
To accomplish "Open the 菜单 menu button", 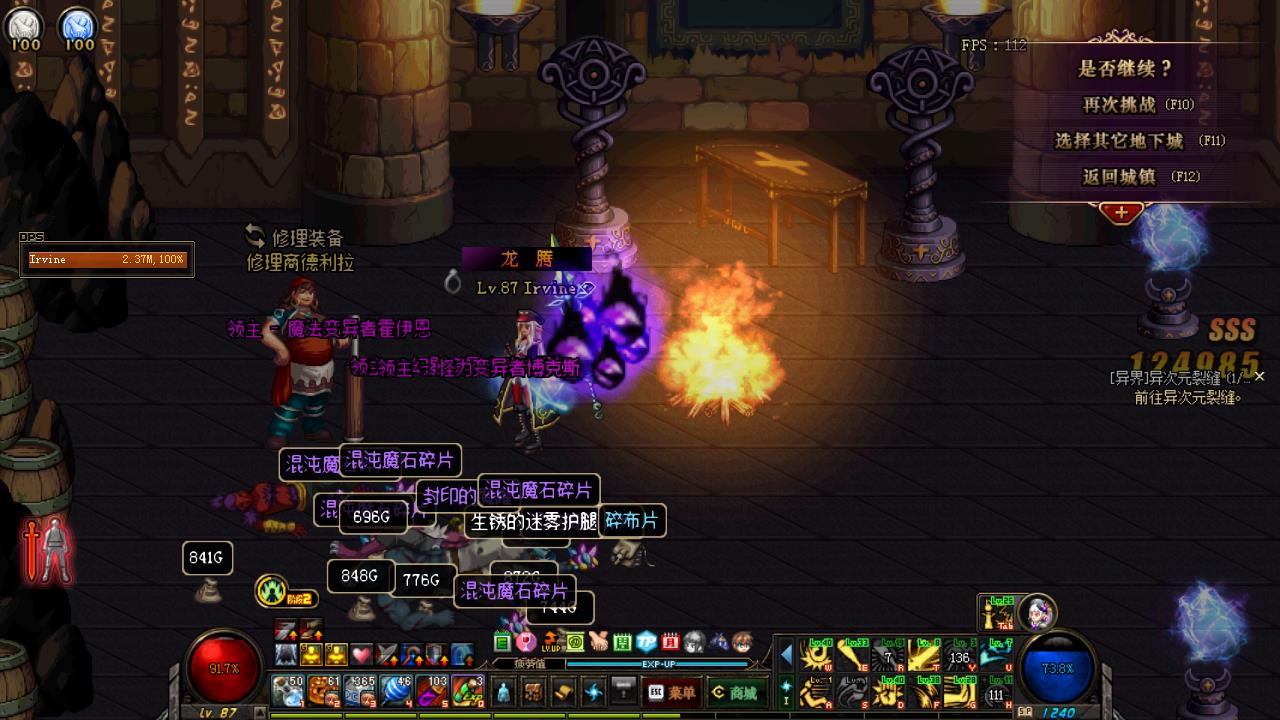I will coord(670,692).
